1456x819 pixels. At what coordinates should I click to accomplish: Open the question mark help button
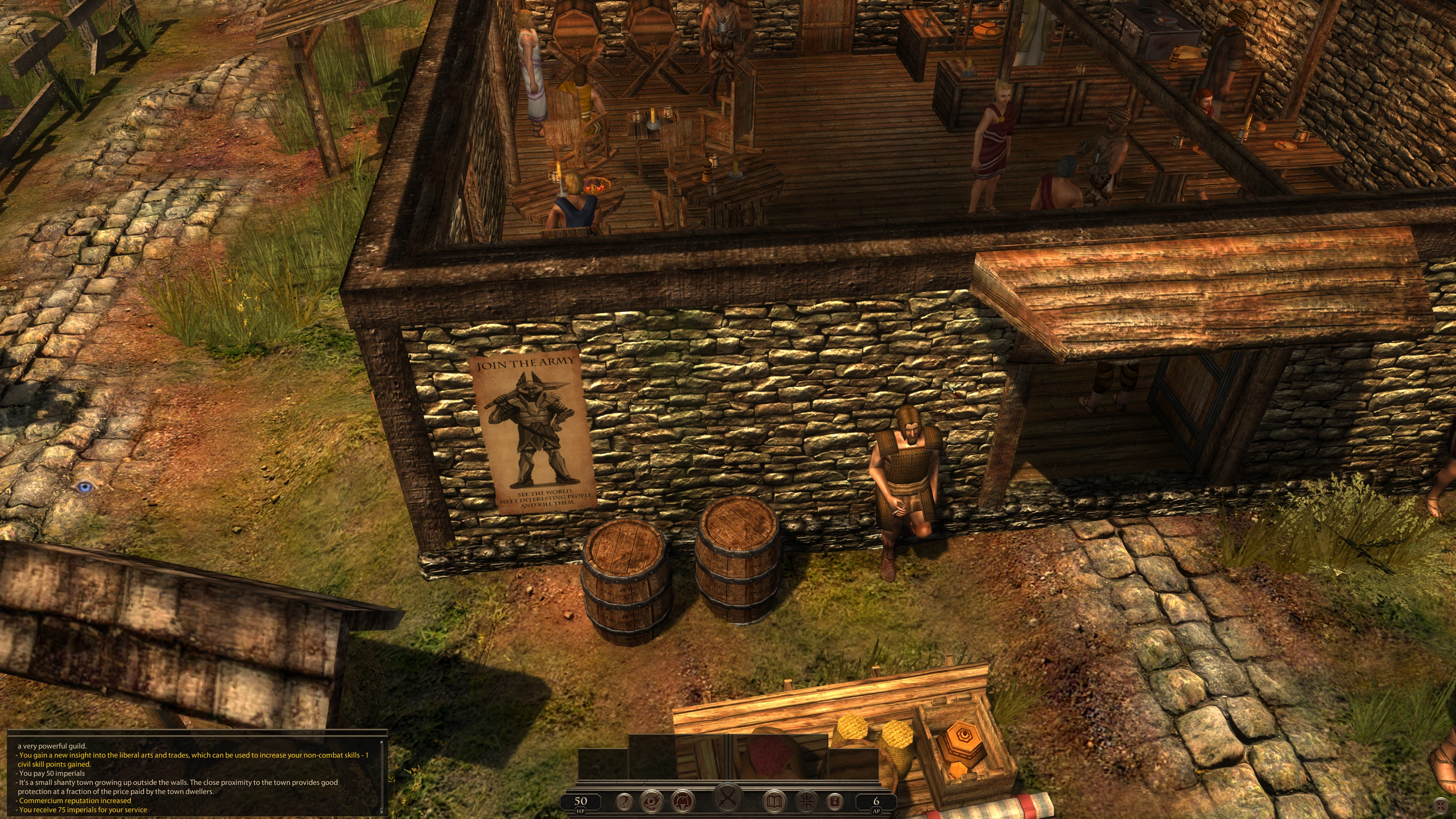[x=624, y=801]
